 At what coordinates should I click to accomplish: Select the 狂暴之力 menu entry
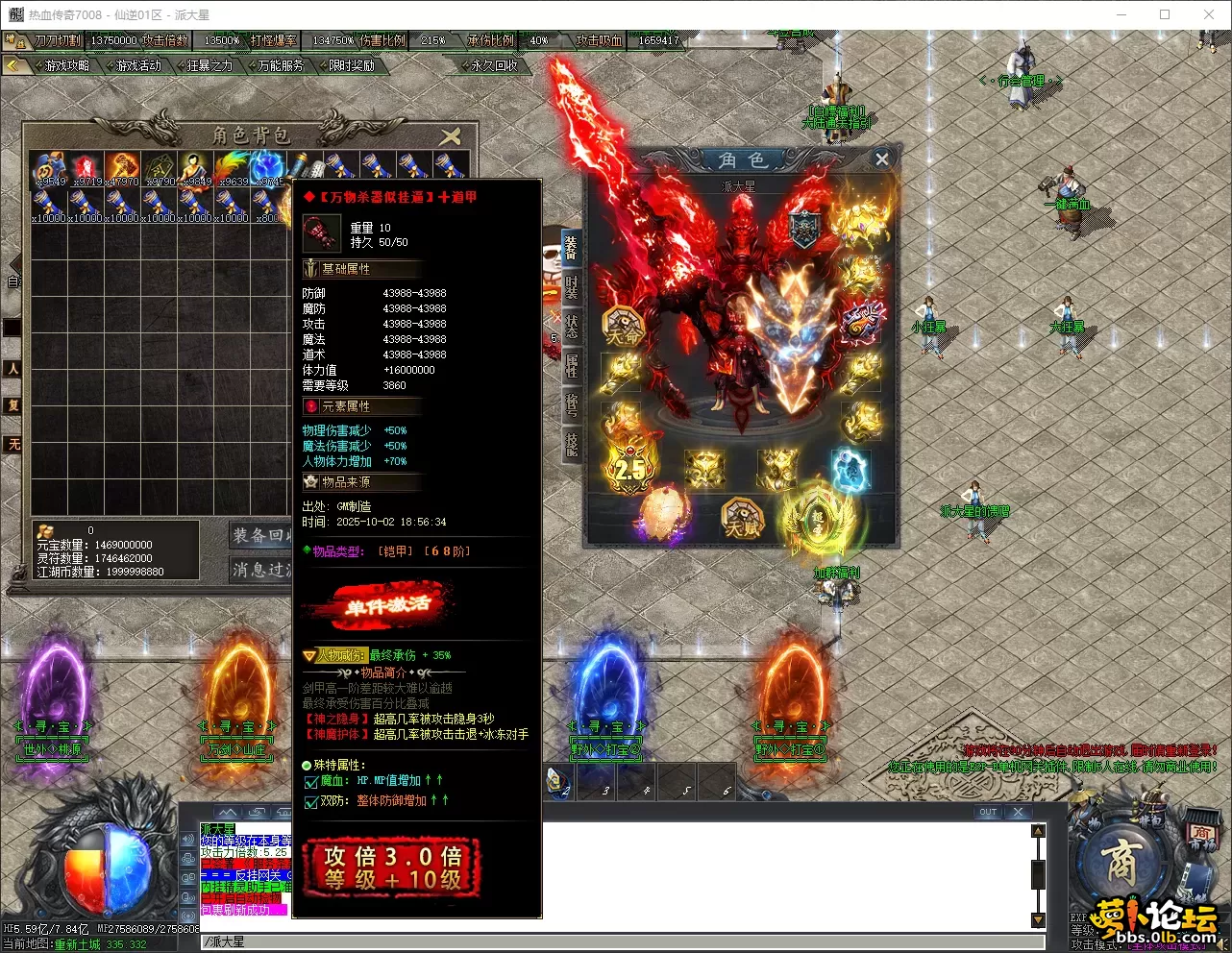pyautogui.click(x=209, y=65)
